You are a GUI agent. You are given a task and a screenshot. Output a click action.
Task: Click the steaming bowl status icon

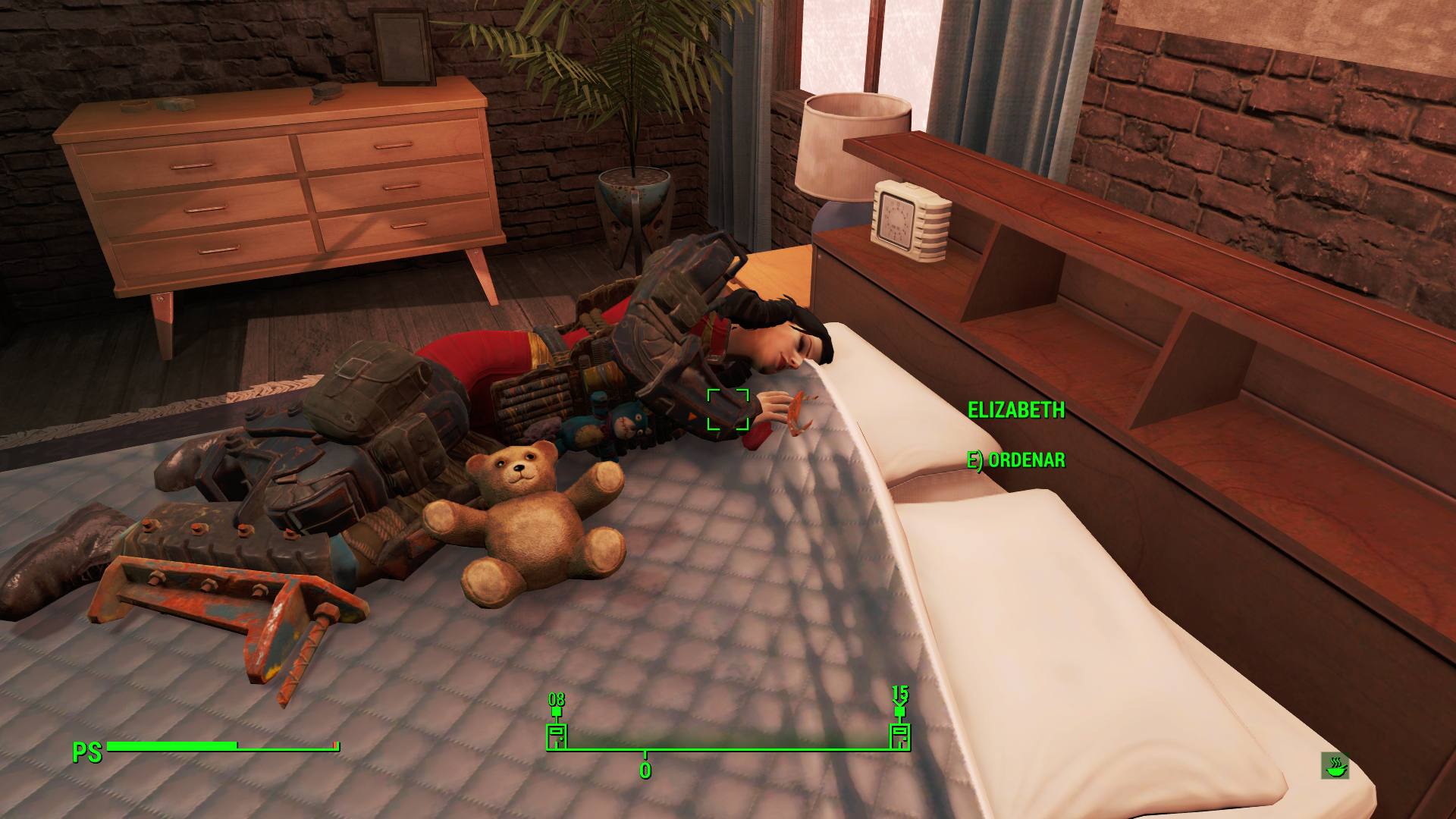click(1335, 766)
